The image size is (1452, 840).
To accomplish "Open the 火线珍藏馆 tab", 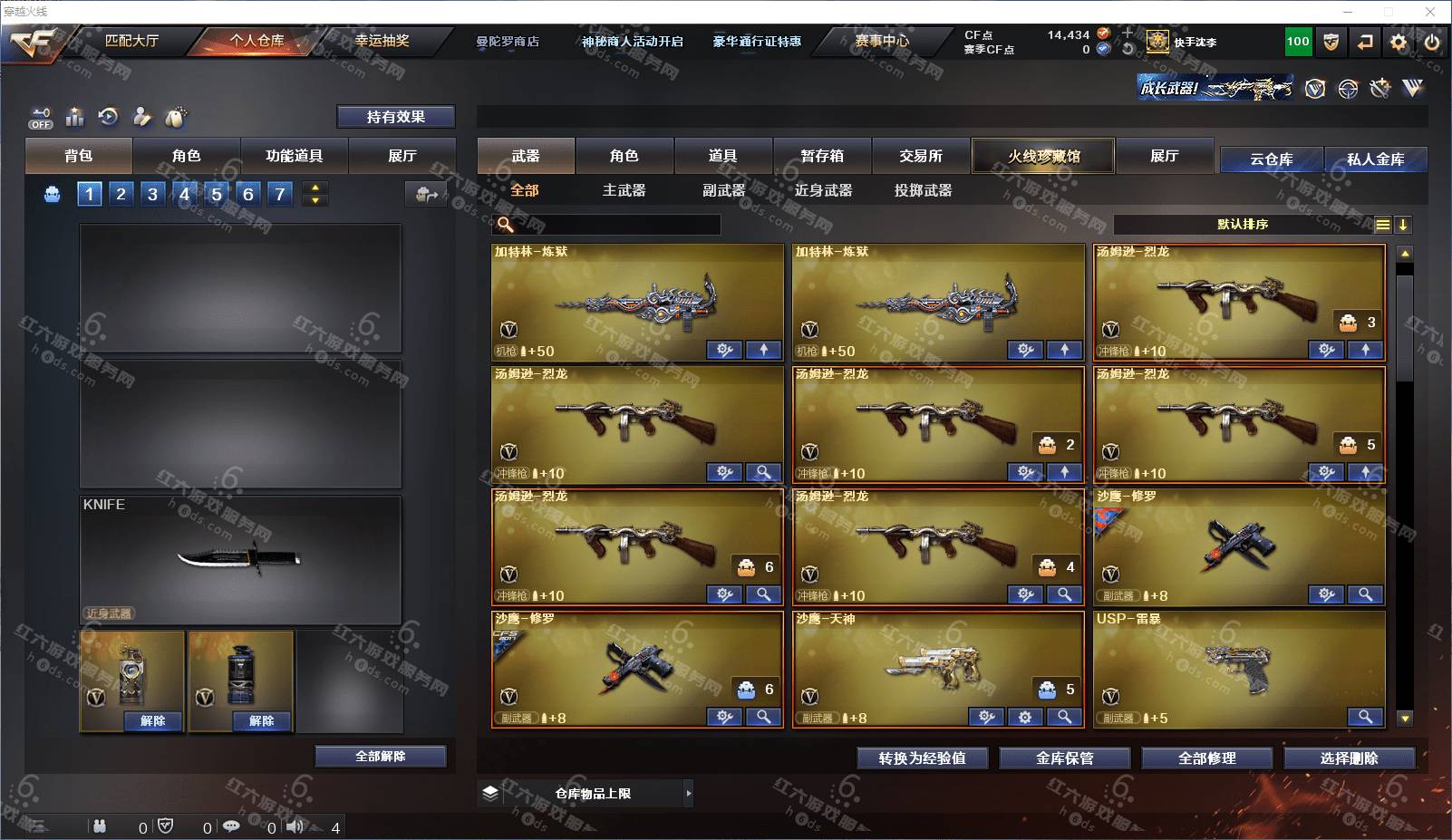I will (x=1043, y=156).
